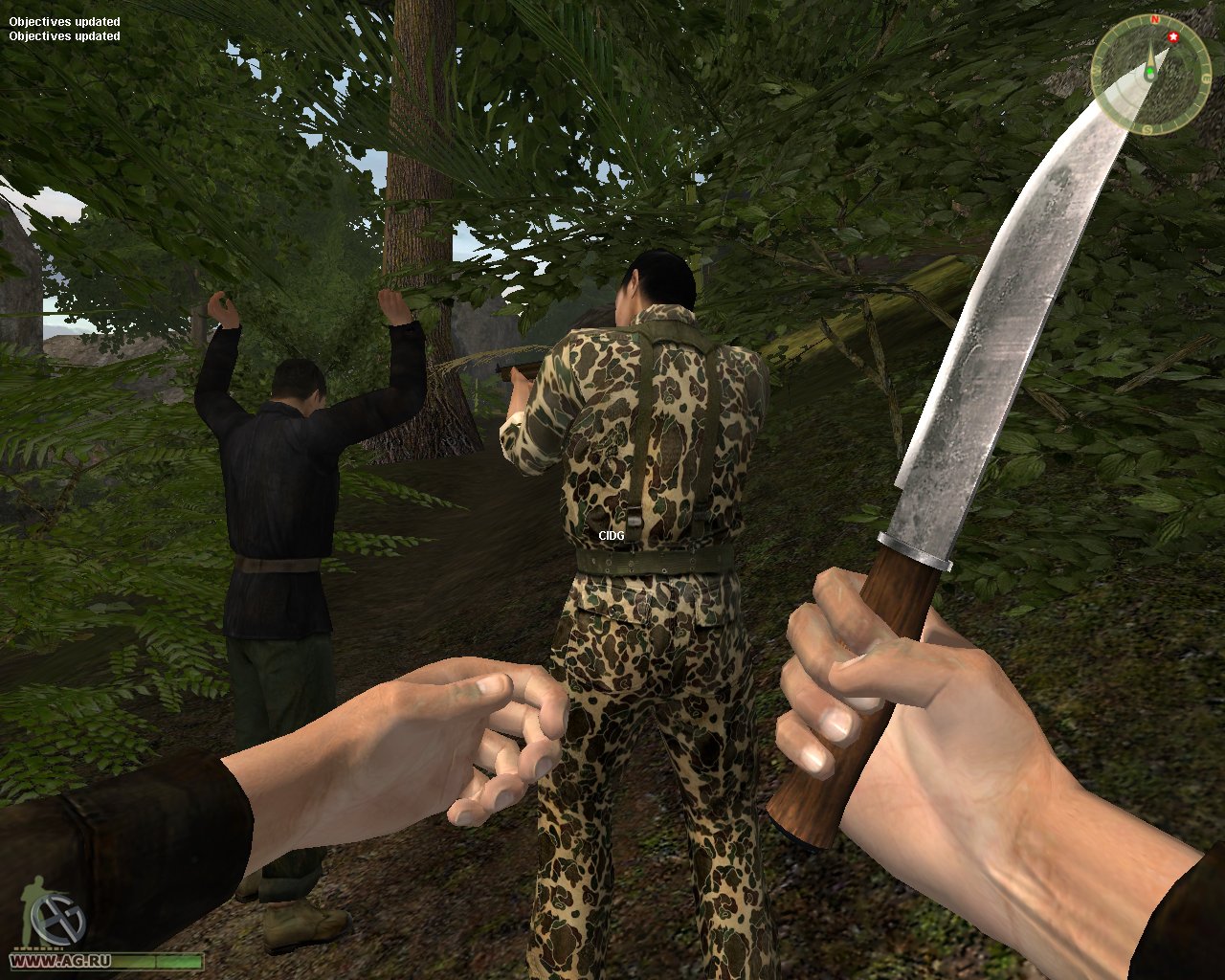Click the red N marker on the compass
1225x980 pixels.
[x=1154, y=19]
